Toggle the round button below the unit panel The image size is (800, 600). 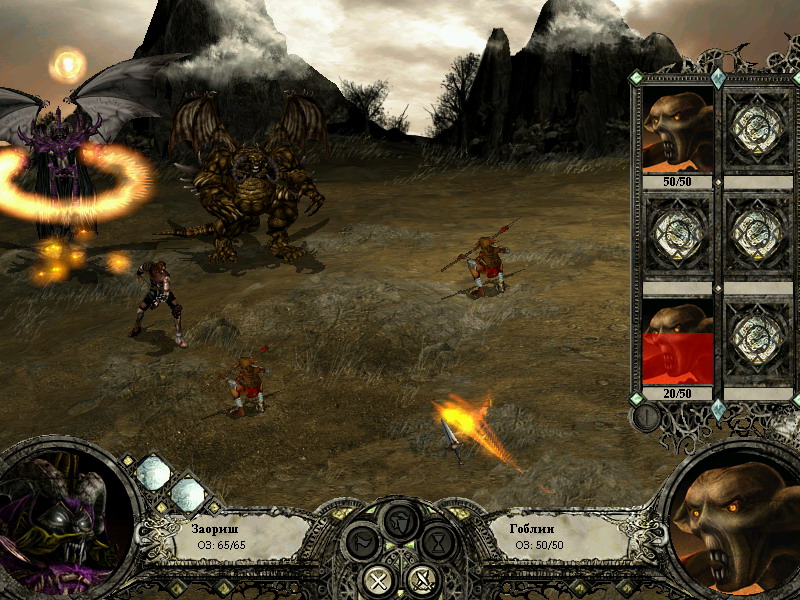(x=647, y=417)
